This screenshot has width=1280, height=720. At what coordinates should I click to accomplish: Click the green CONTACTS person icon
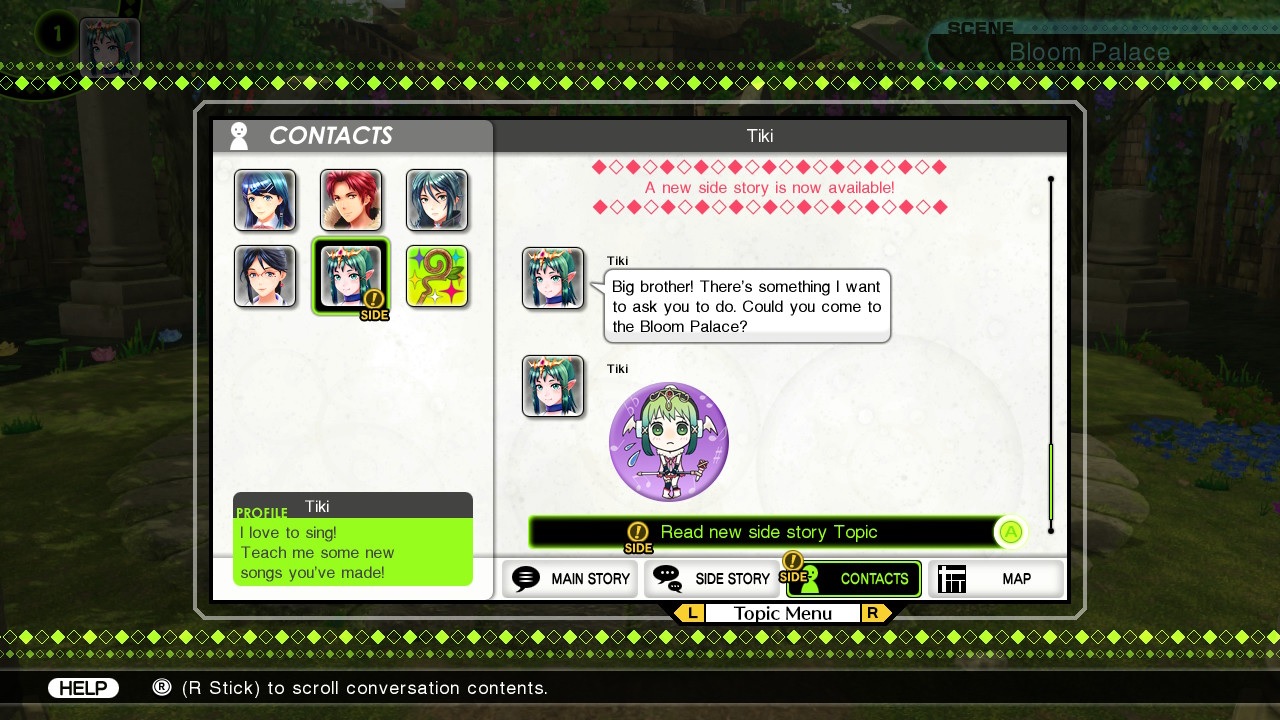(x=812, y=579)
